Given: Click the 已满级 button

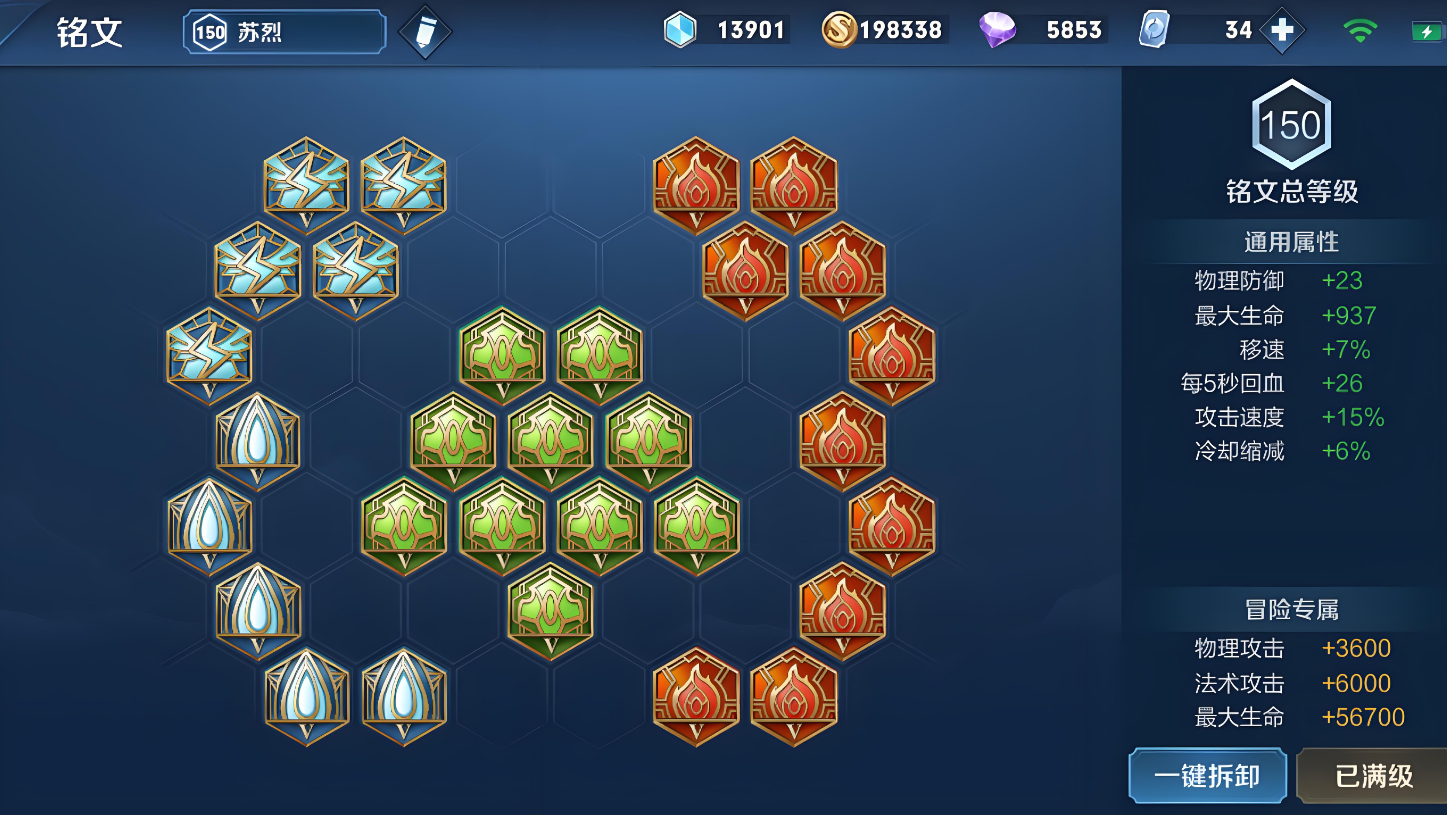Looking at the screenshot, I should click(x=1373, y=776).
